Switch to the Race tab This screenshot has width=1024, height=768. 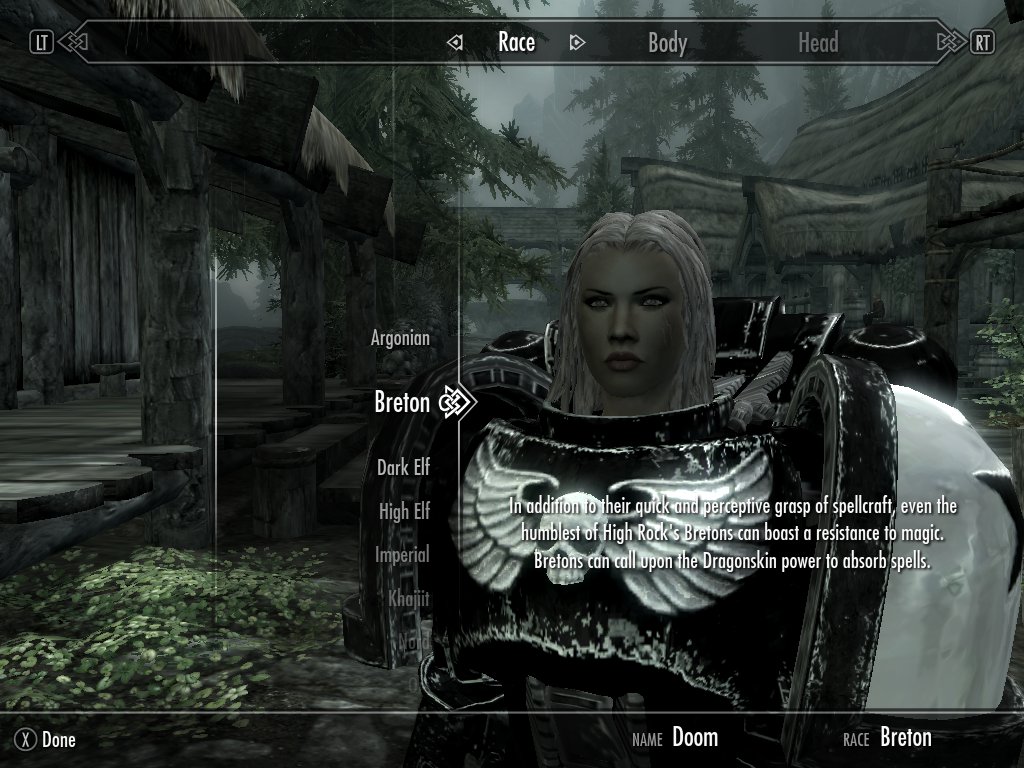point(516,42)
